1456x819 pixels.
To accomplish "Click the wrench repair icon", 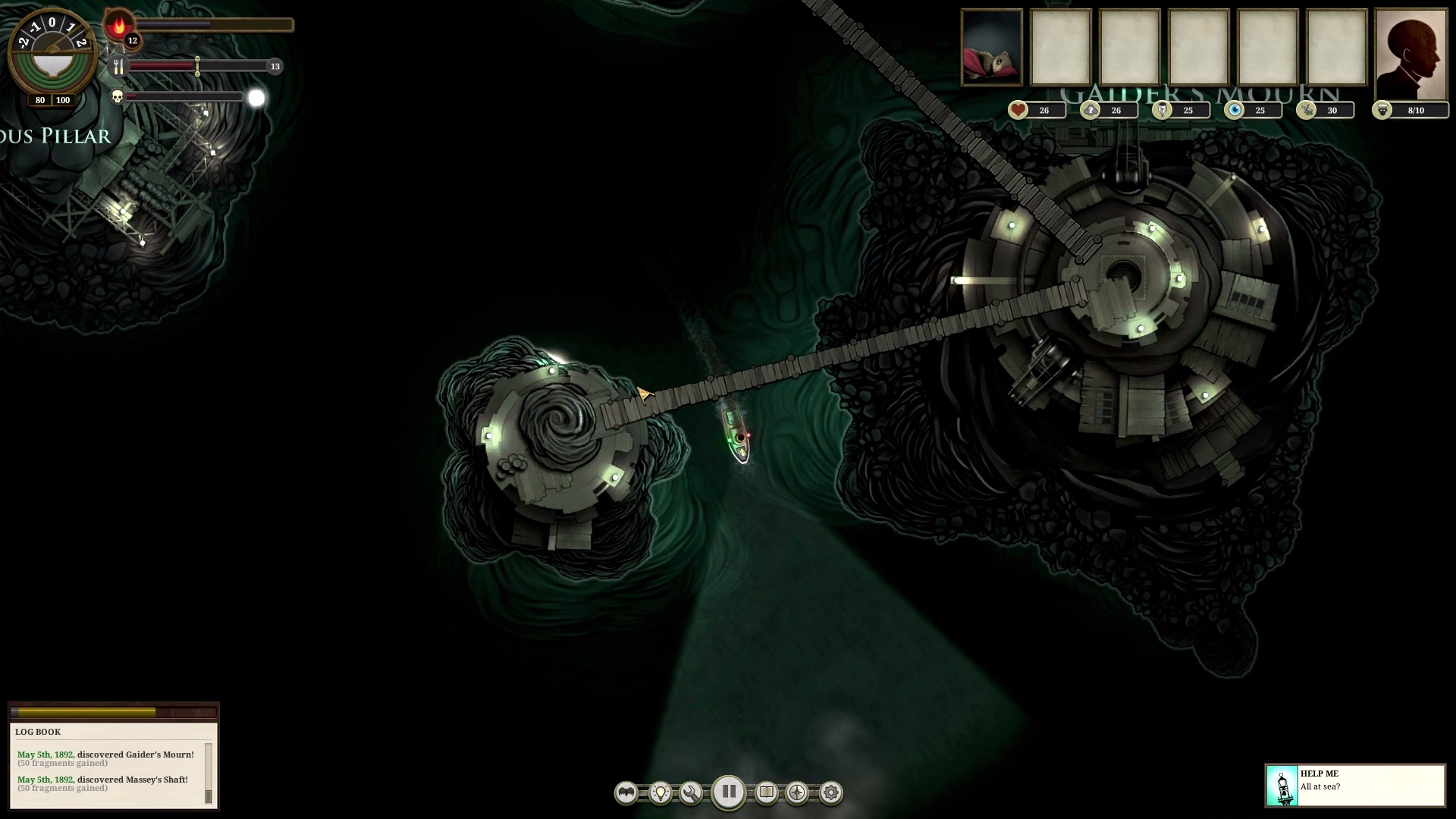I will pos(691,793).
